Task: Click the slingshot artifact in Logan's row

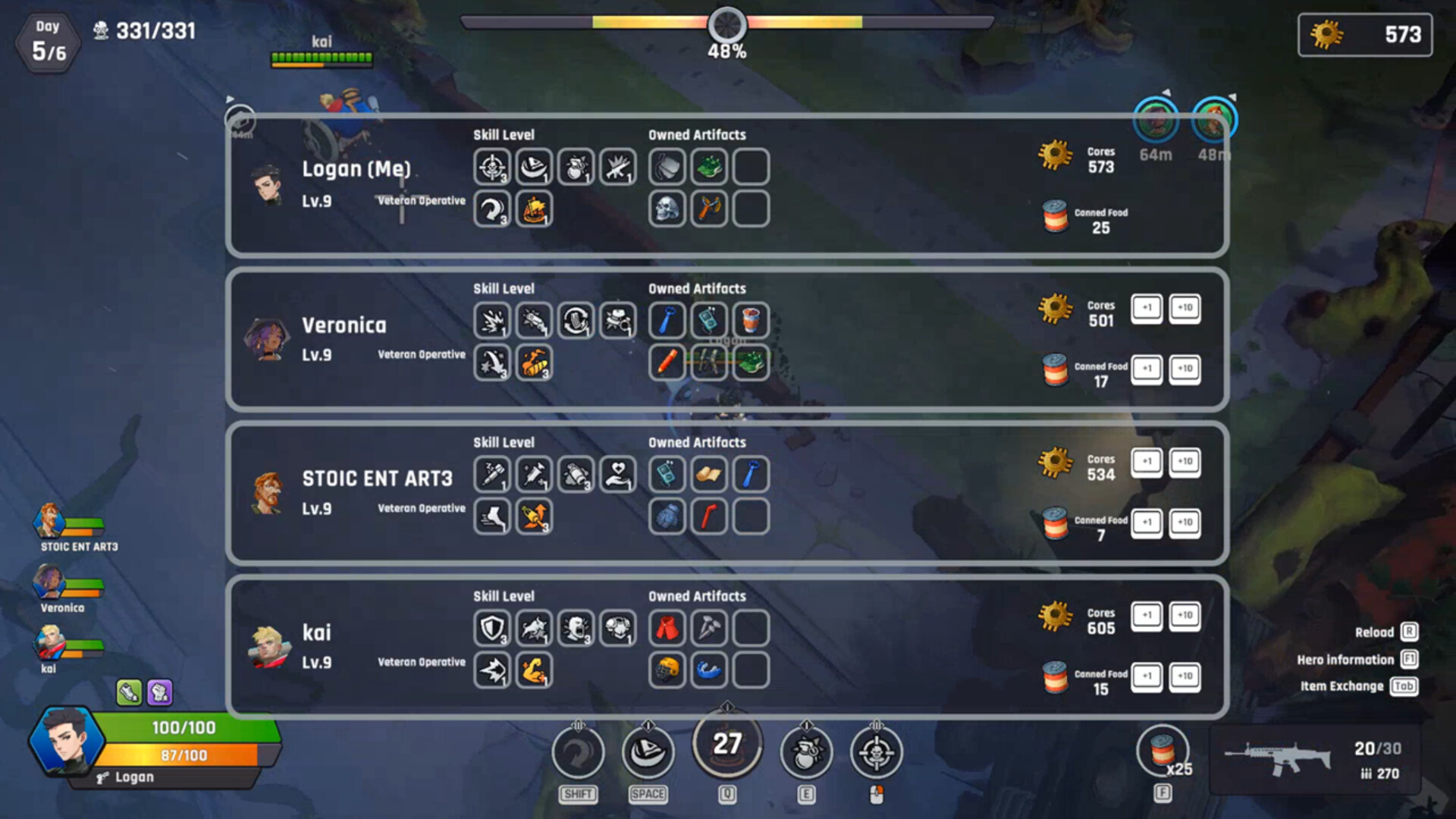Action: [709, 209]
